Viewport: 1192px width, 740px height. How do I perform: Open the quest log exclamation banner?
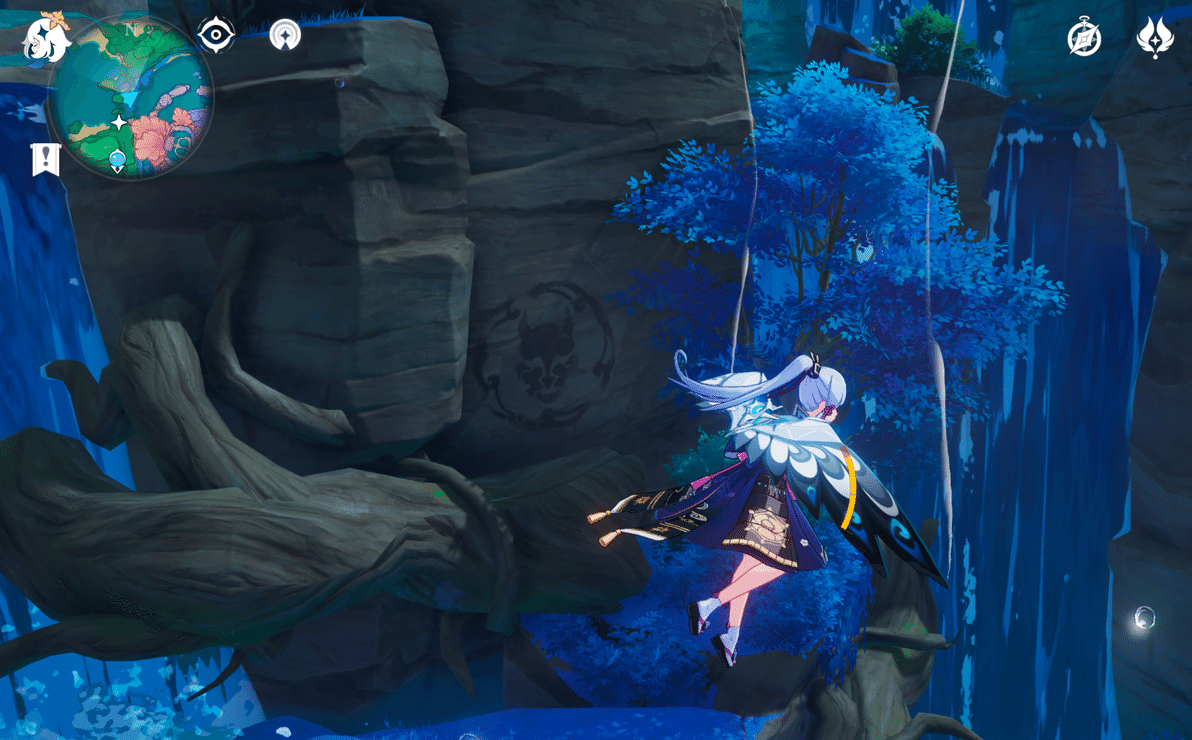[46, 159]
